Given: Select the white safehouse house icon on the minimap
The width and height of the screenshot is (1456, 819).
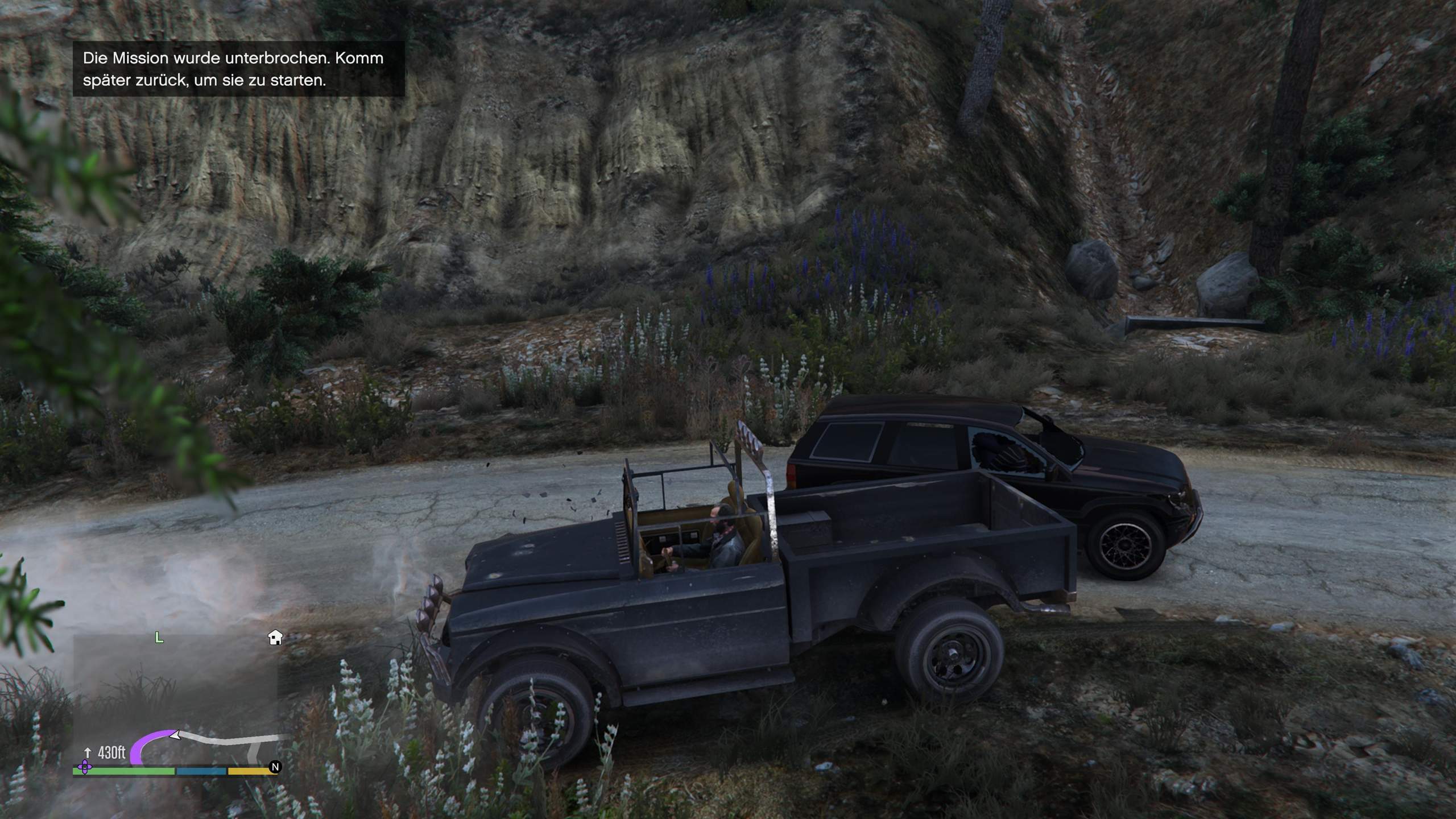Looking at the screenshot, I should [x=275, y=638].
